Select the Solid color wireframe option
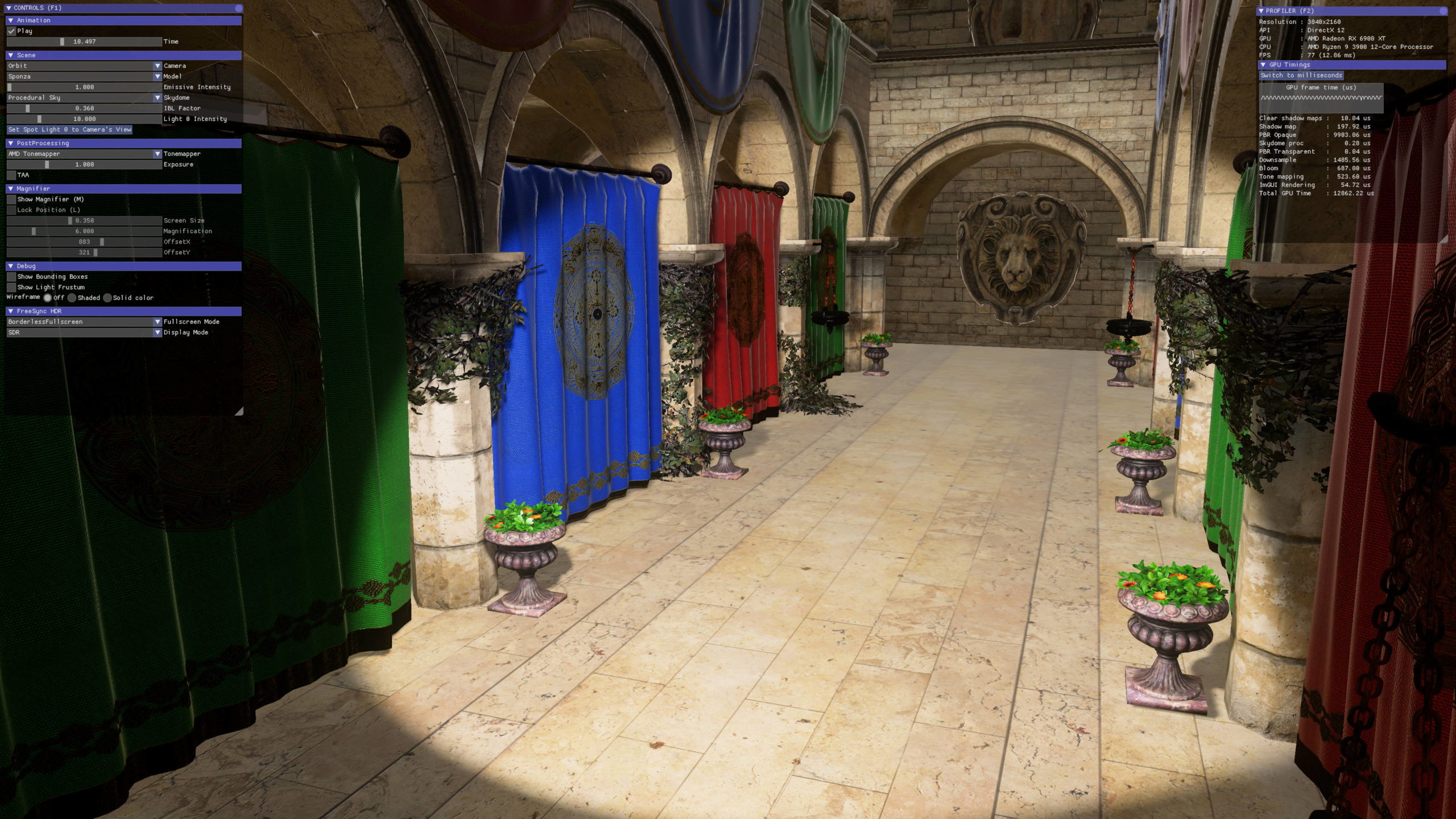The height and width of the screenshot is (819, 1456). (x=107, y=298)
